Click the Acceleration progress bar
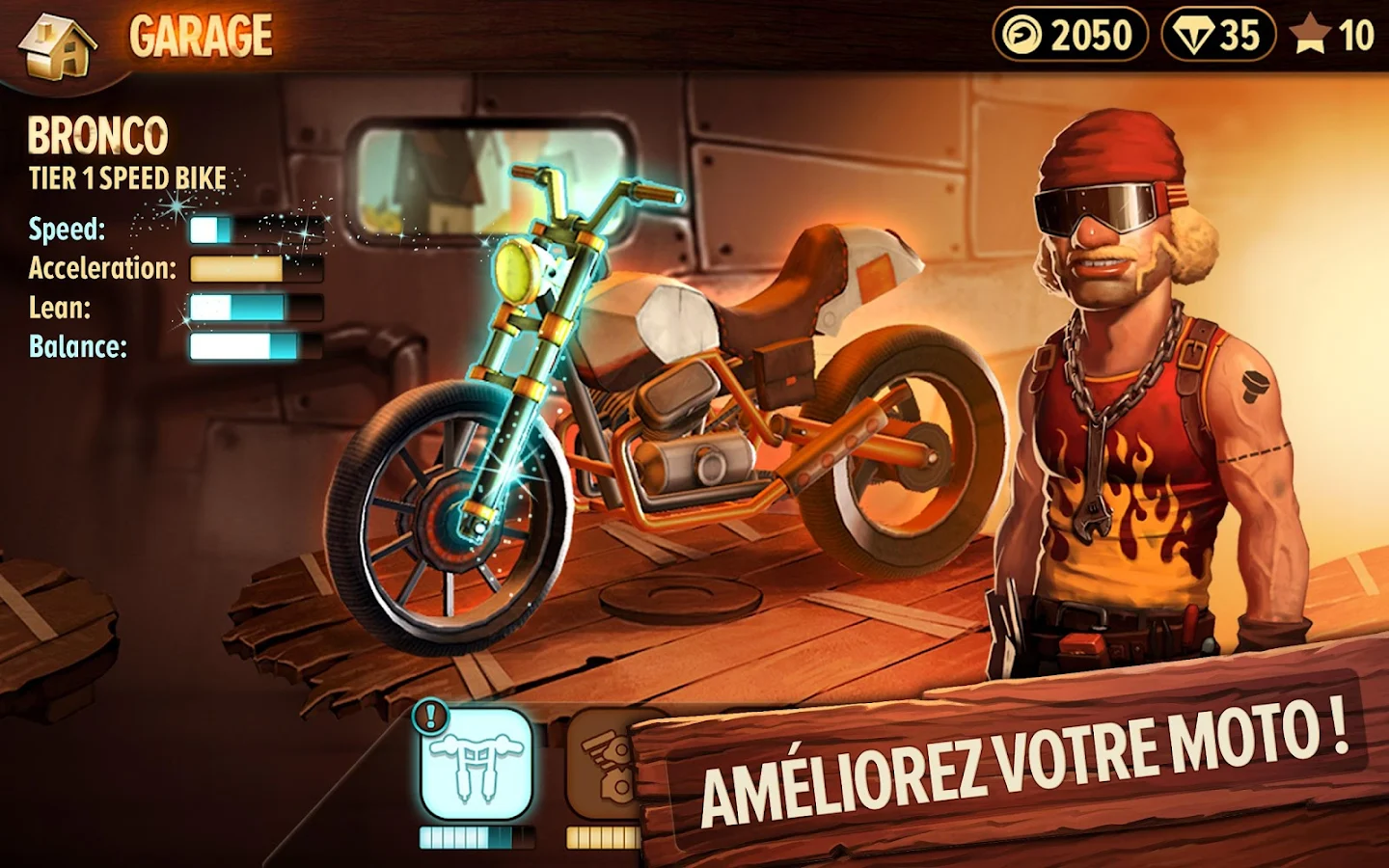Screen dimensions: 1389x868 [256, 269]
